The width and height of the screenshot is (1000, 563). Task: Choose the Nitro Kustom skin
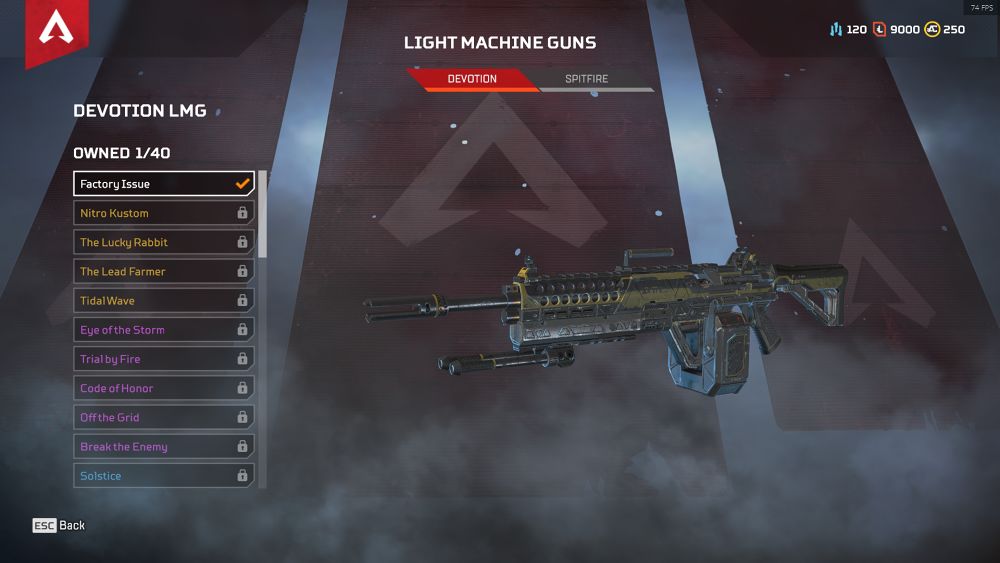coord(164,213)
